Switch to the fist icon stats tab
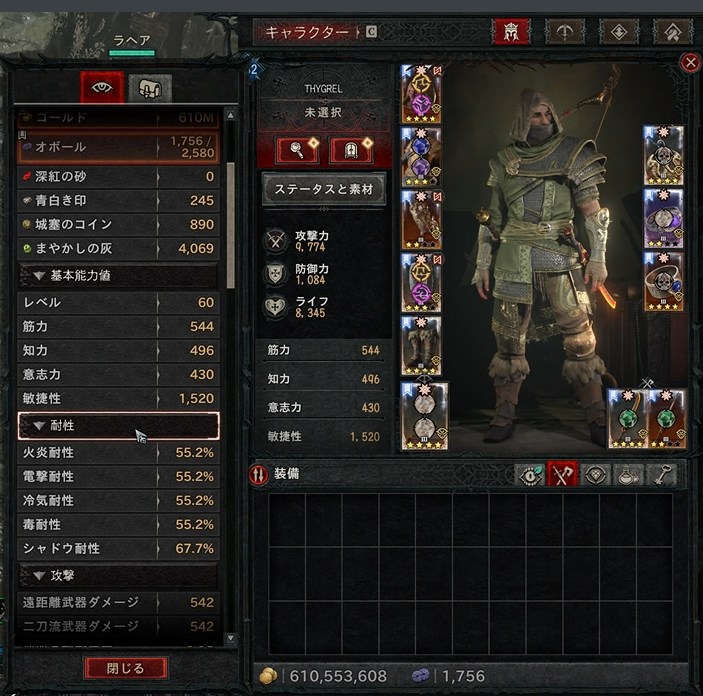 pyautogui.click(x=150, y=86)
